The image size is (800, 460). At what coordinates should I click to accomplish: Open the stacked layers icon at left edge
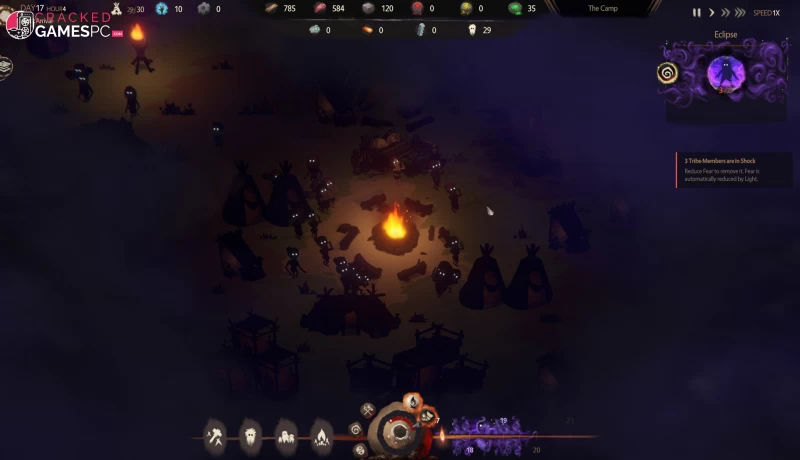point(5,66)
